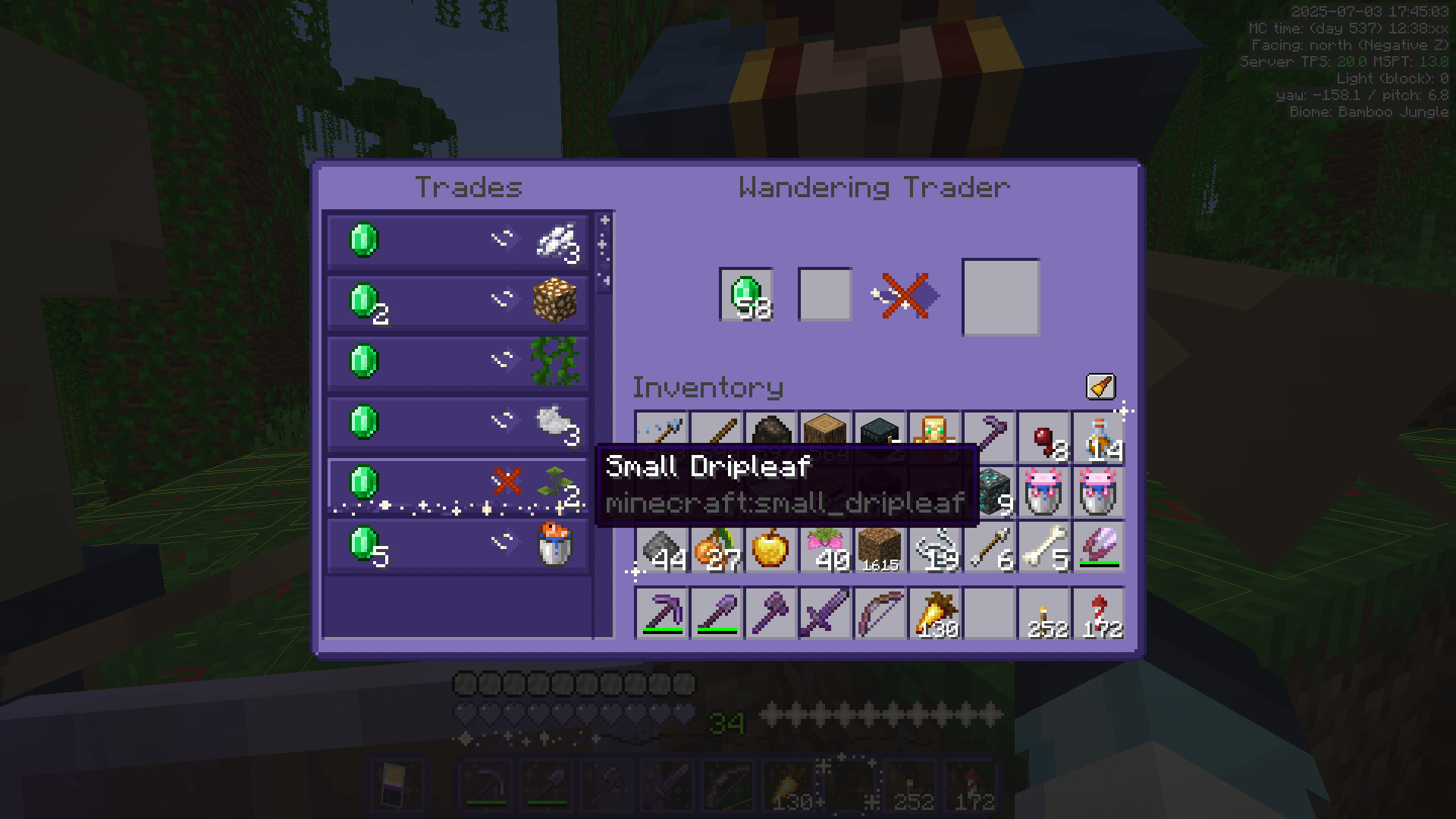1456x819 pixels.
Task: Grab the emerald stack from the trade slot
Action: coord(747,296)
